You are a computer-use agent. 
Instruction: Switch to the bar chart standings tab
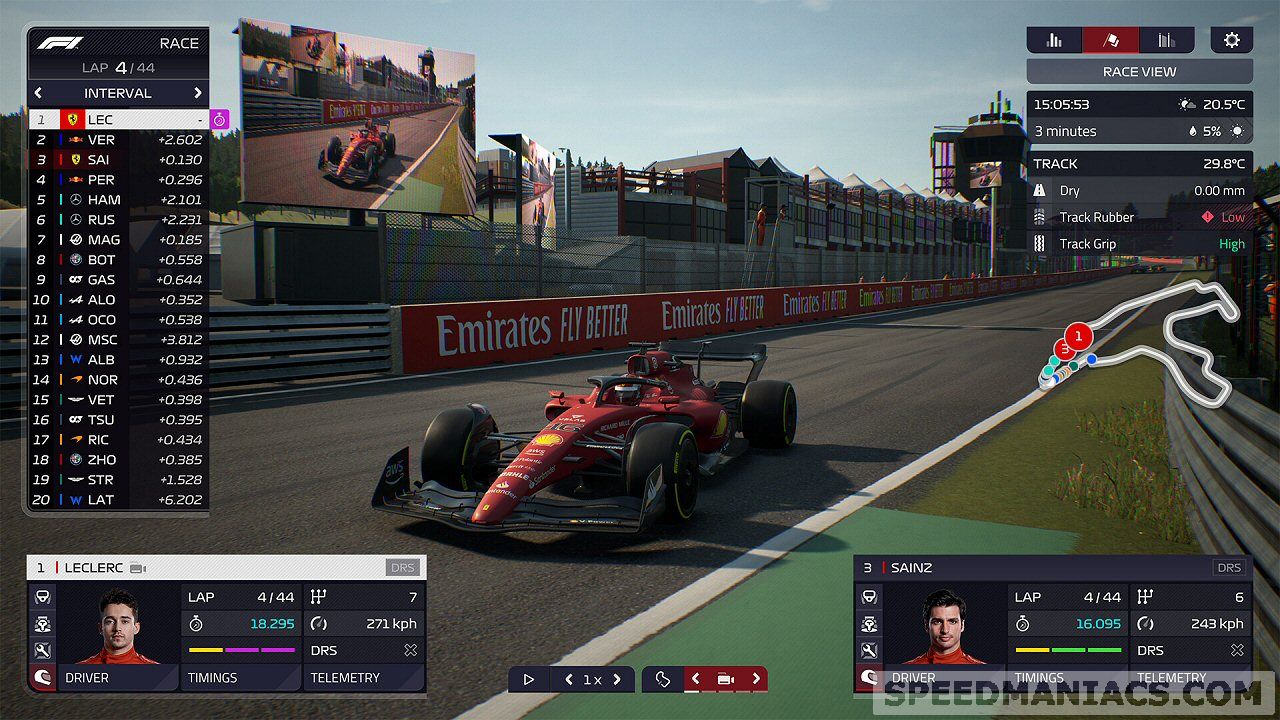tap(1054, 40)
